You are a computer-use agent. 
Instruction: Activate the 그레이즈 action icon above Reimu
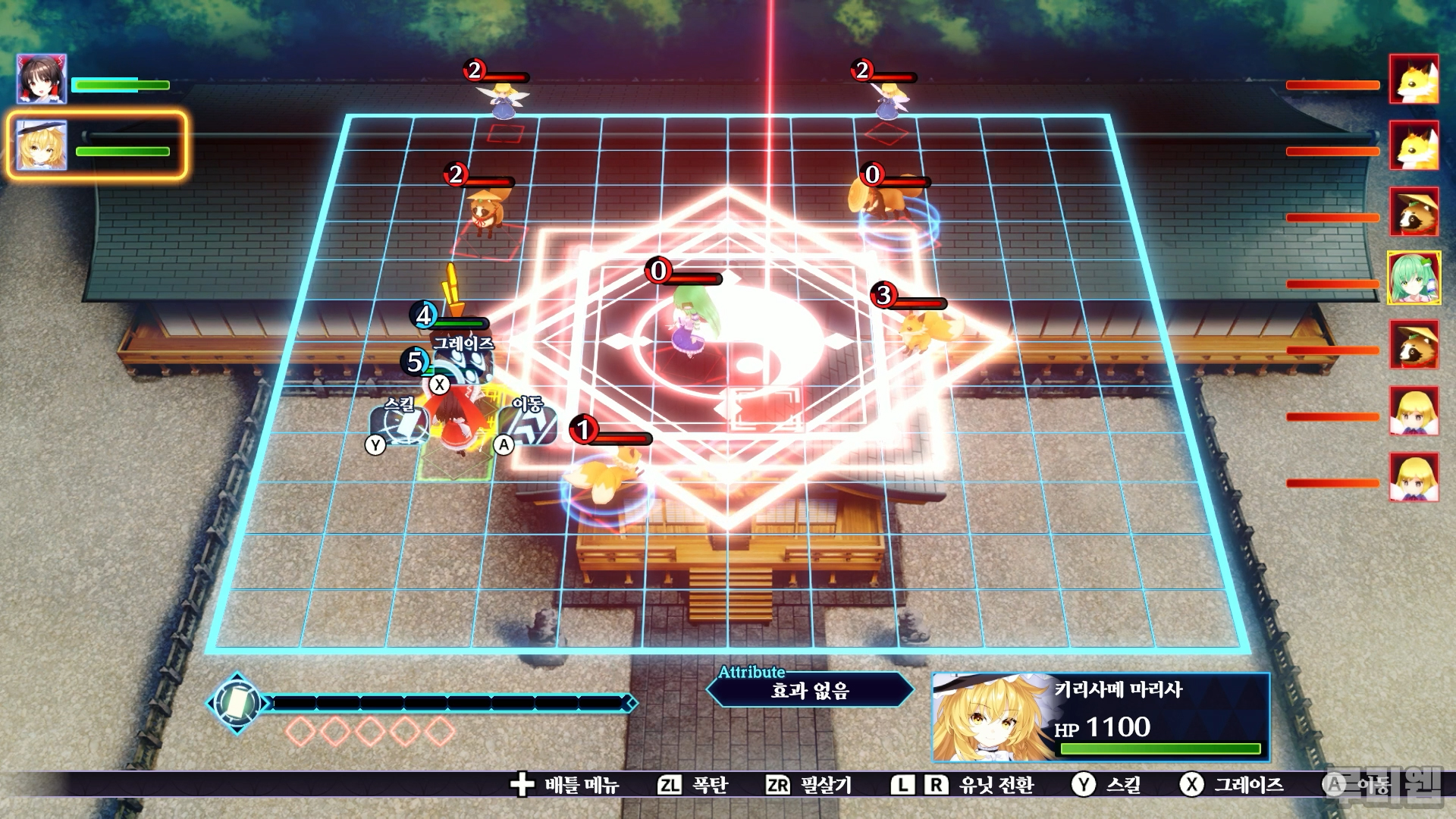point(463,362)
